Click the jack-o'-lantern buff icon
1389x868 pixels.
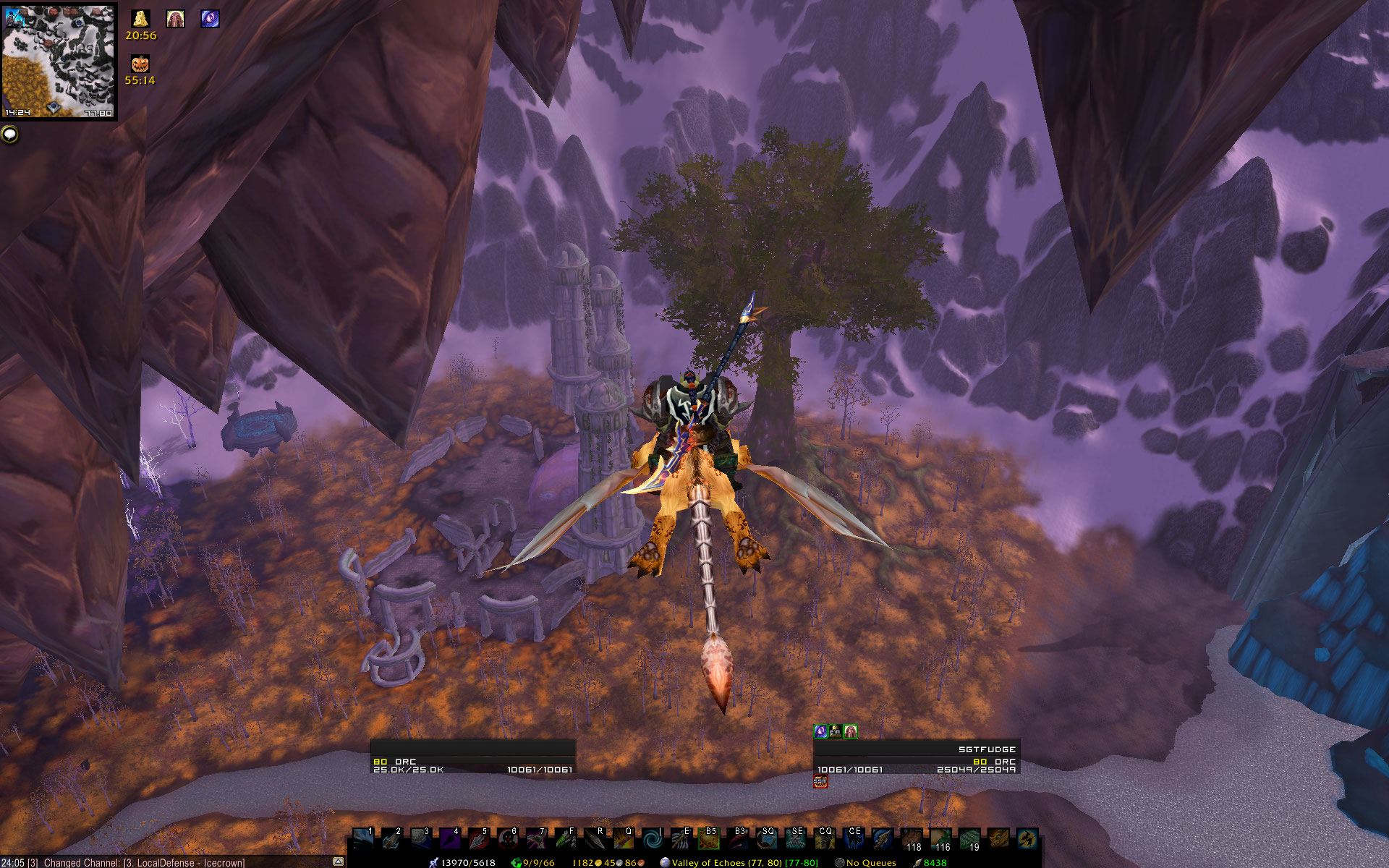pyautogui.click(x=140, y=64)
